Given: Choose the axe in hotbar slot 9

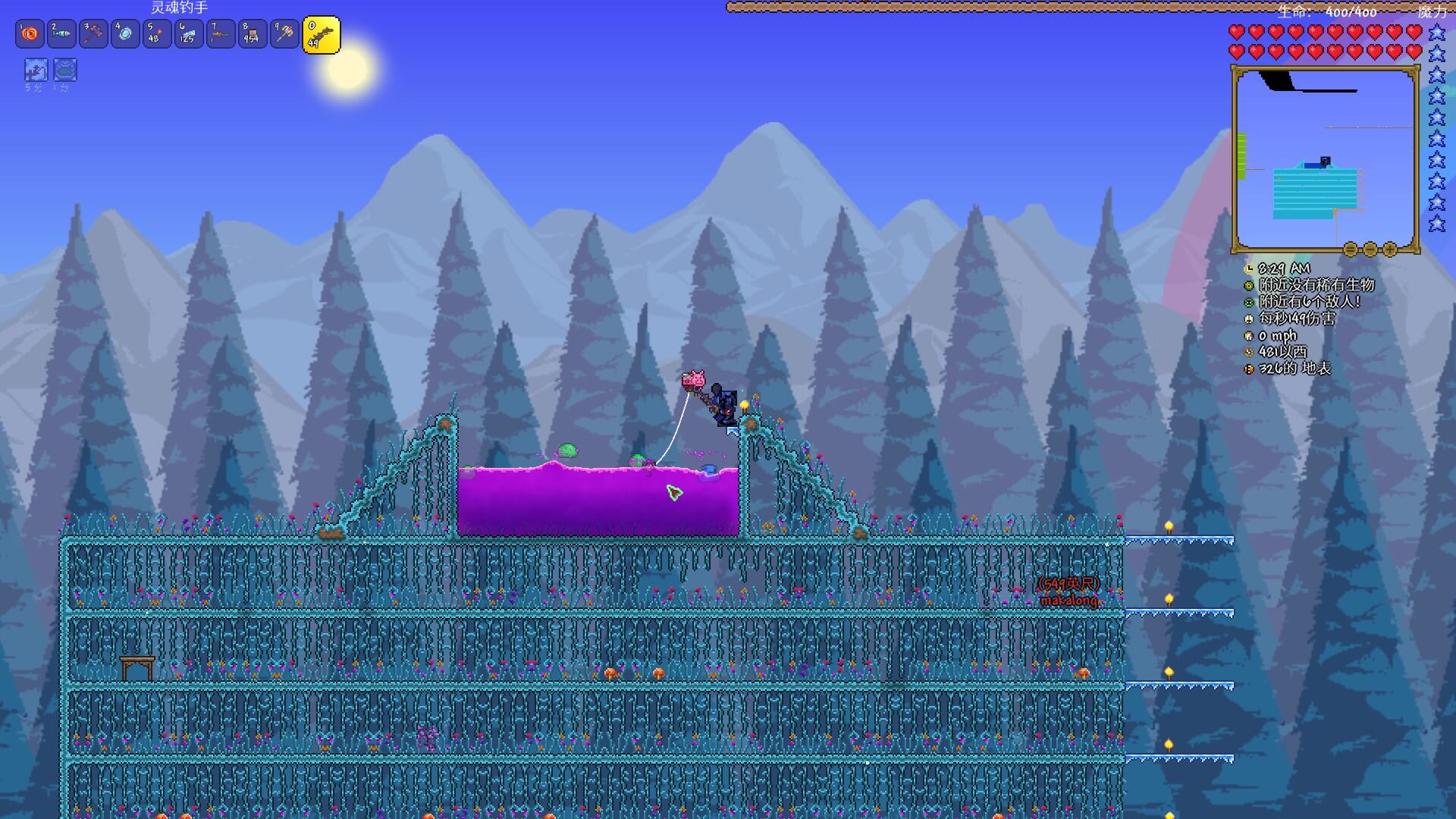Looking at the screenshot, I should point(284,34).
